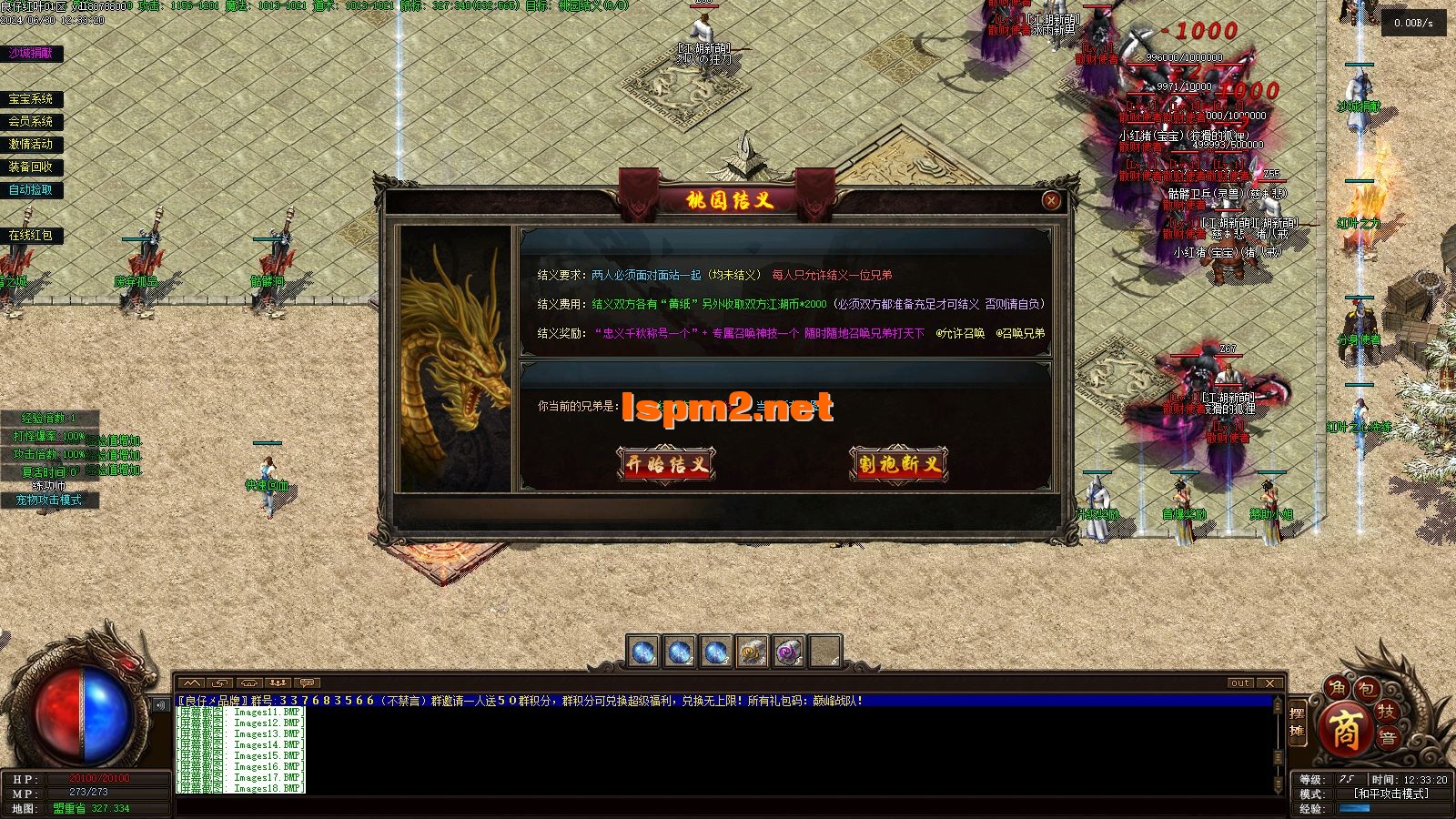Click the 开始结义 (start sworn brotherhood) button
The height and width of the screenshot is (819, 1456).
point(665,464)
